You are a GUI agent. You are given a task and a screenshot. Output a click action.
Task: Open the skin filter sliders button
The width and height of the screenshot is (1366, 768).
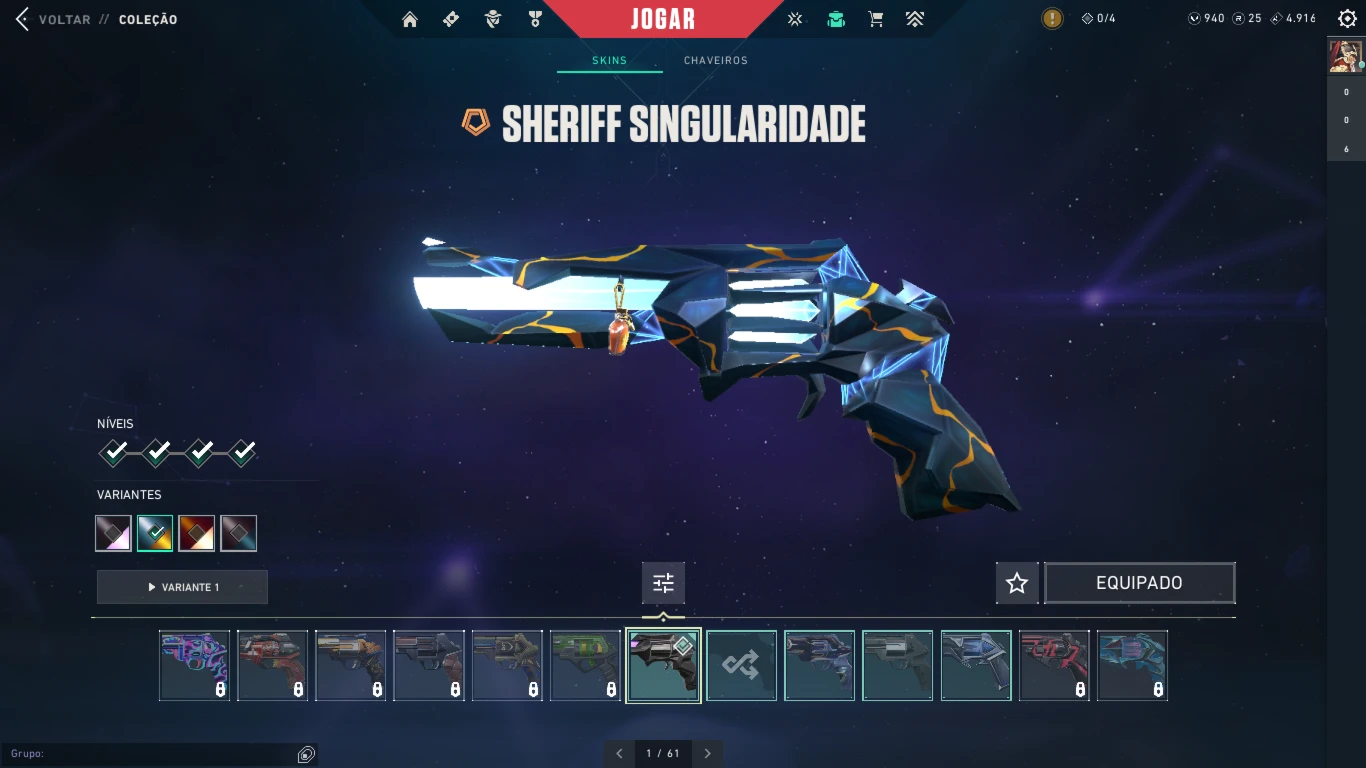coord(663,583)
